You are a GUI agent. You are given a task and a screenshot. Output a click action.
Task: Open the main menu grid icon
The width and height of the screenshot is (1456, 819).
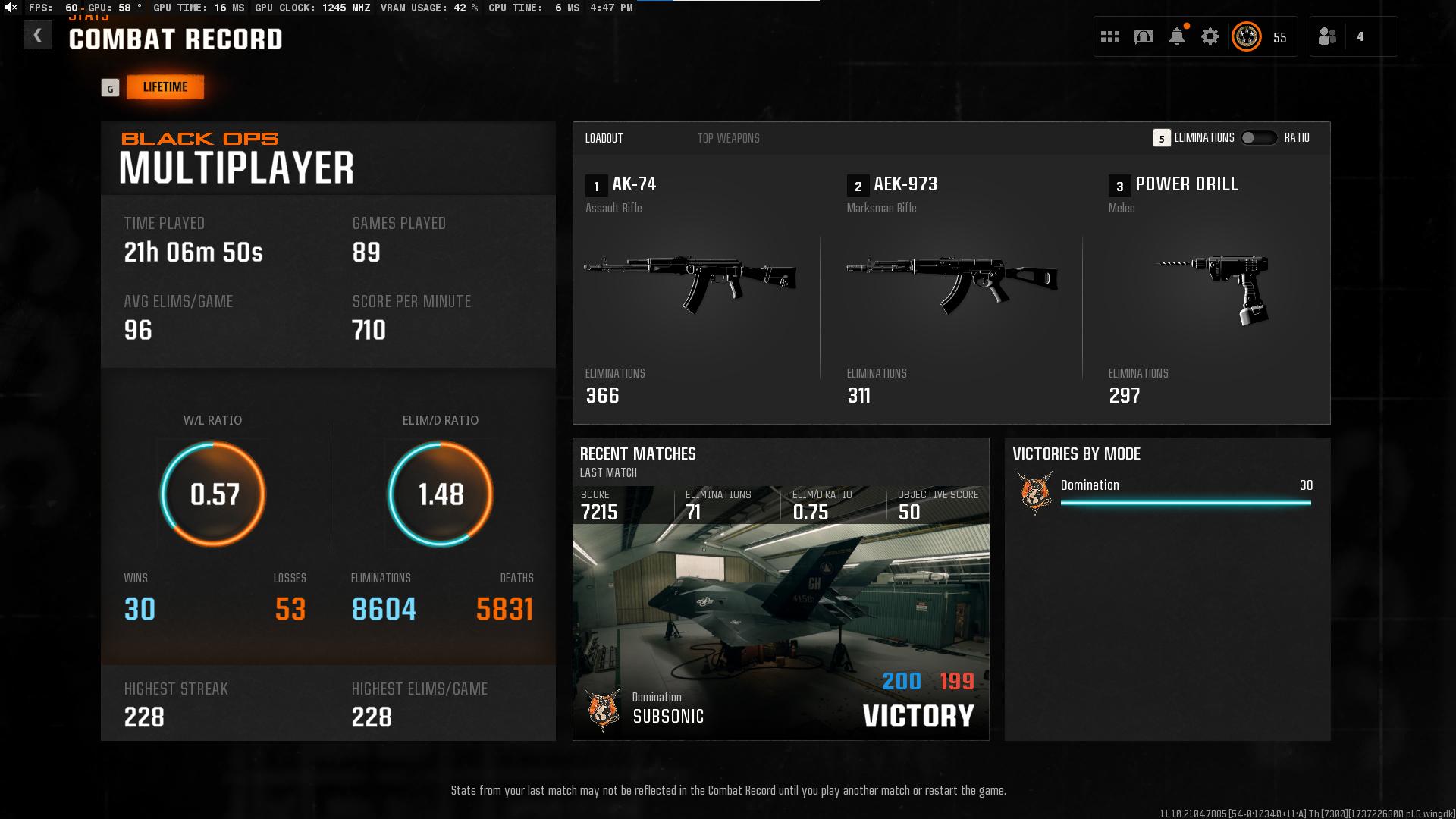1109,36
